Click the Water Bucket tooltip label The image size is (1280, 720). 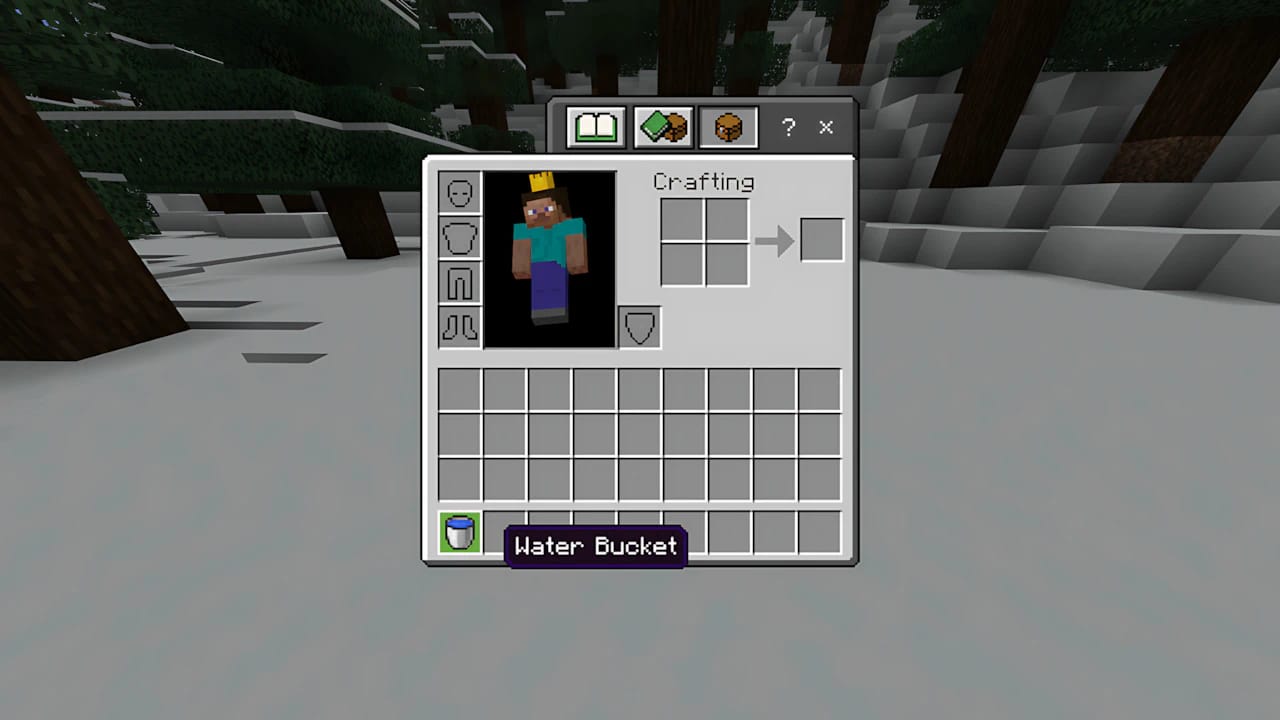coord(596,547)
